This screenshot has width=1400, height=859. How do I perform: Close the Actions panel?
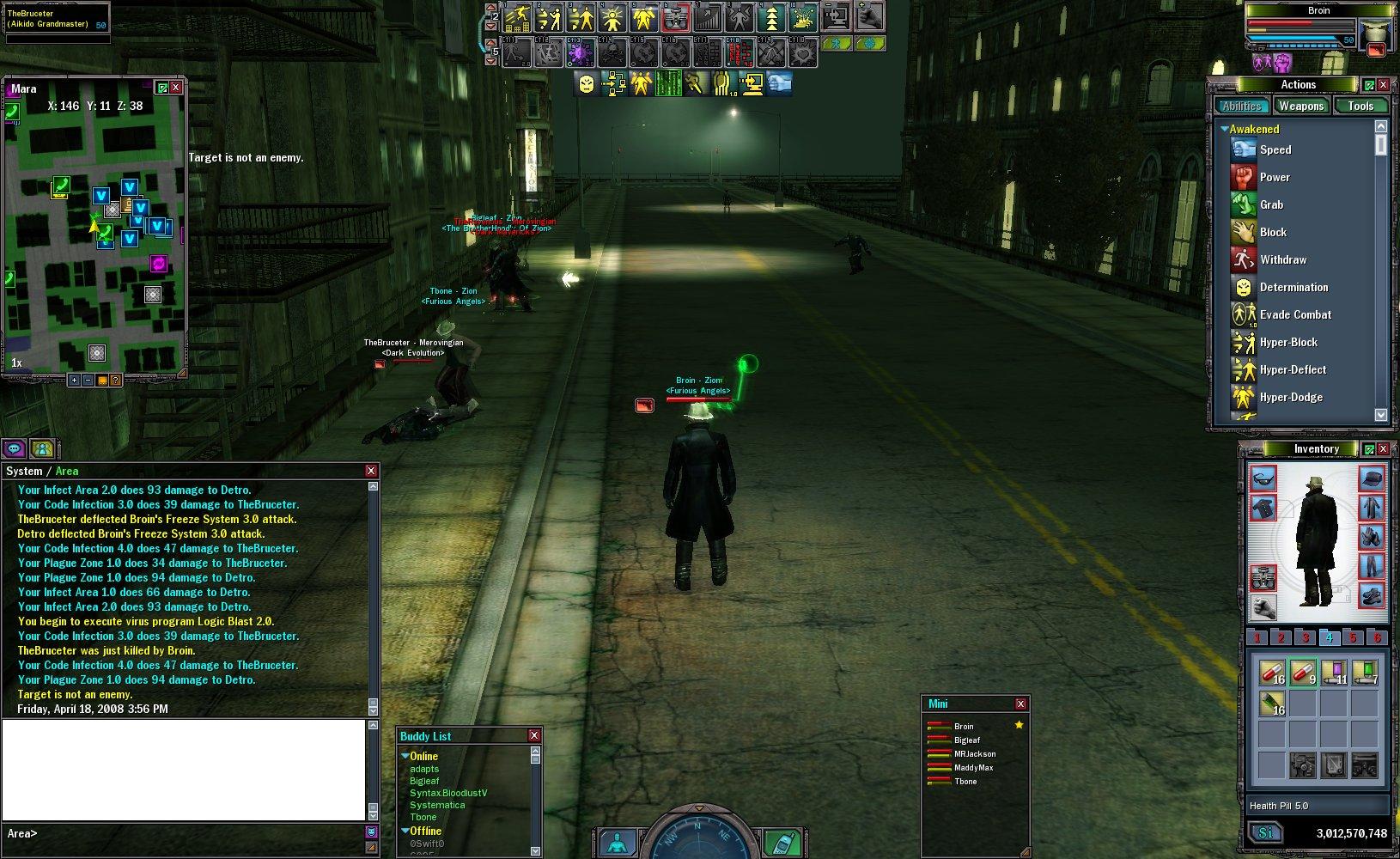[1383, 84]
